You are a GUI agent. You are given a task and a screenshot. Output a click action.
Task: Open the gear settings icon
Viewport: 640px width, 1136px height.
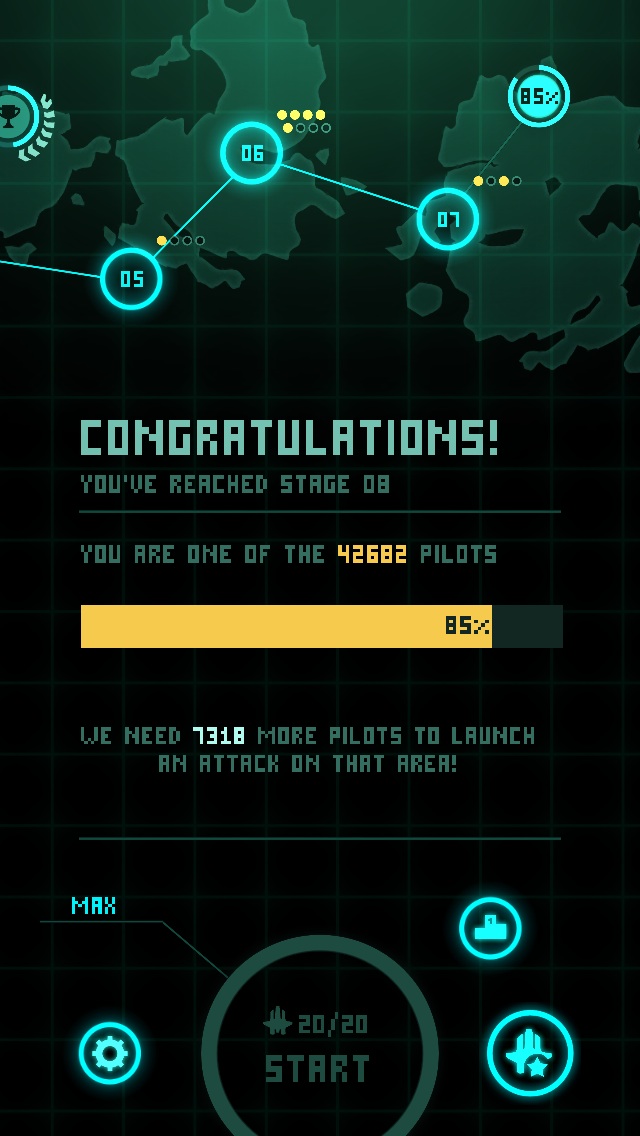(110, 1052)
